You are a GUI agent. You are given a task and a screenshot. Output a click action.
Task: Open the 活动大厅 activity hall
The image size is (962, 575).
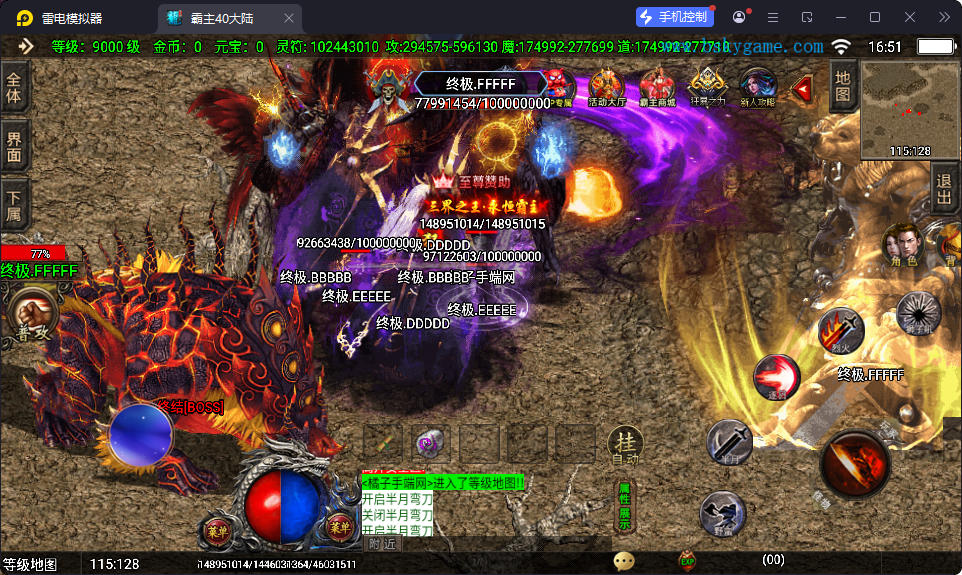click(606, 88)
